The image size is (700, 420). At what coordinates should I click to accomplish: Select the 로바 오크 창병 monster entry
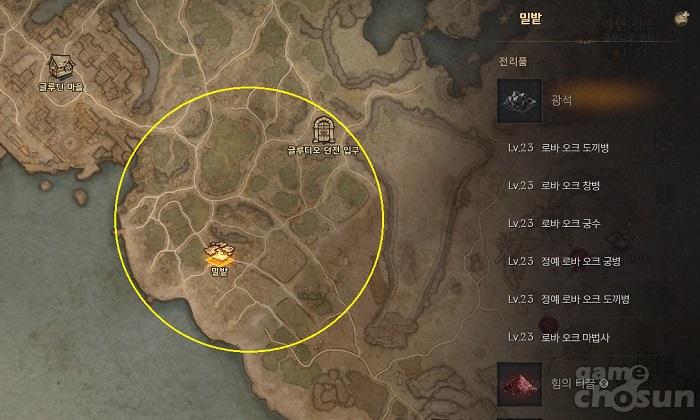[x=572, y=187]
